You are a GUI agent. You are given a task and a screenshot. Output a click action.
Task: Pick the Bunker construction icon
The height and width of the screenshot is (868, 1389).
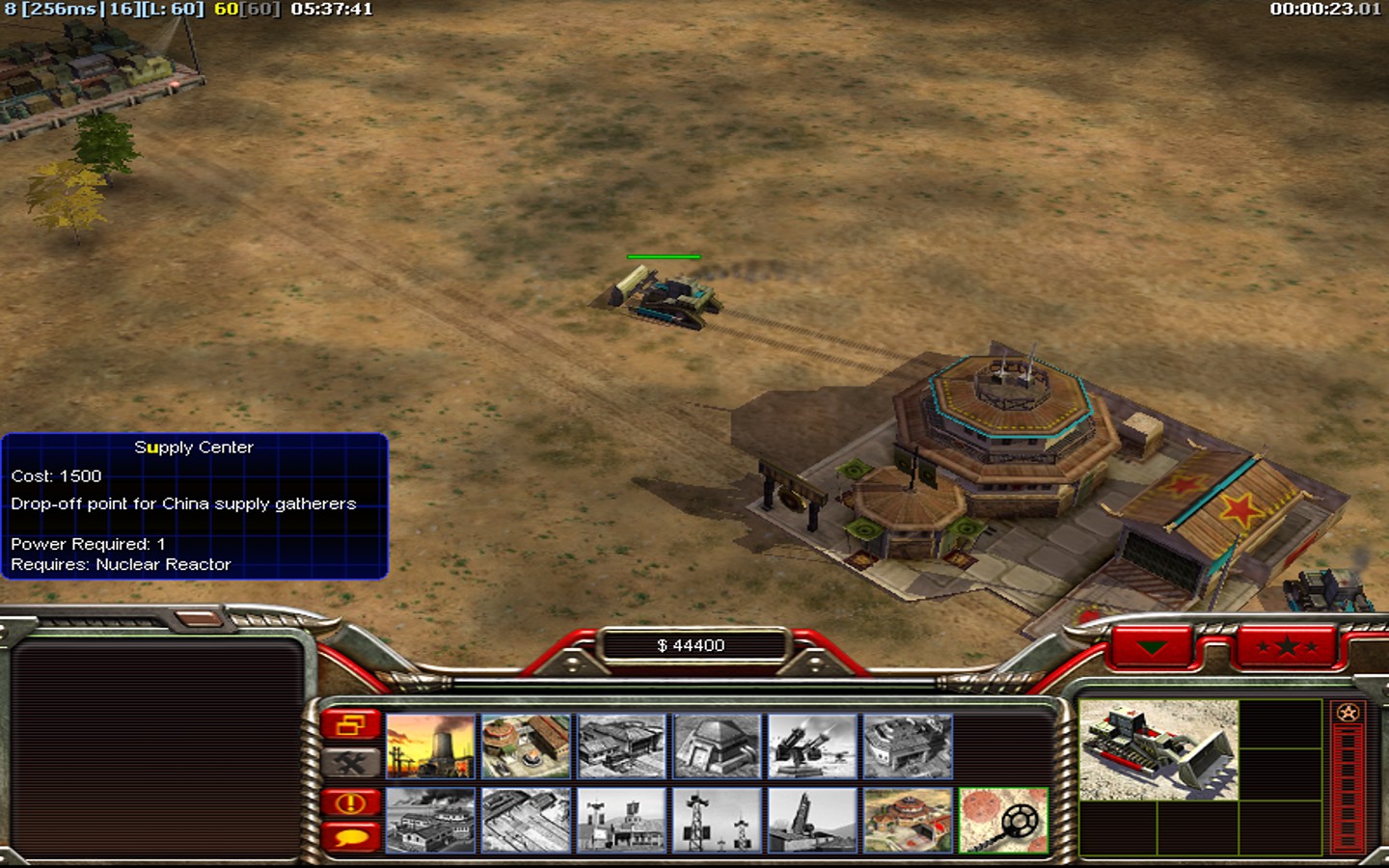point(717,746)
